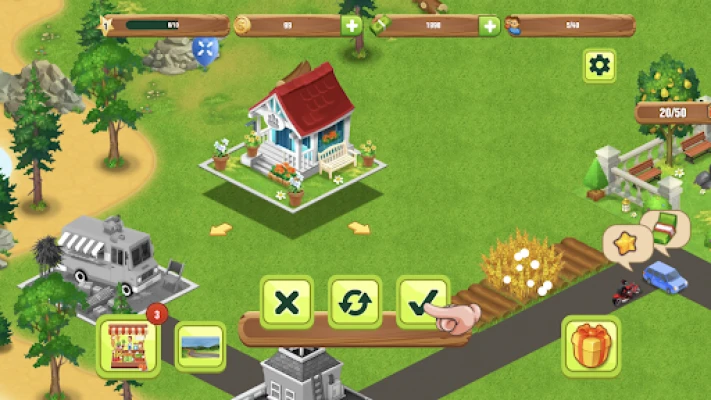Nudge the house with the left arrow

[221, 229]
